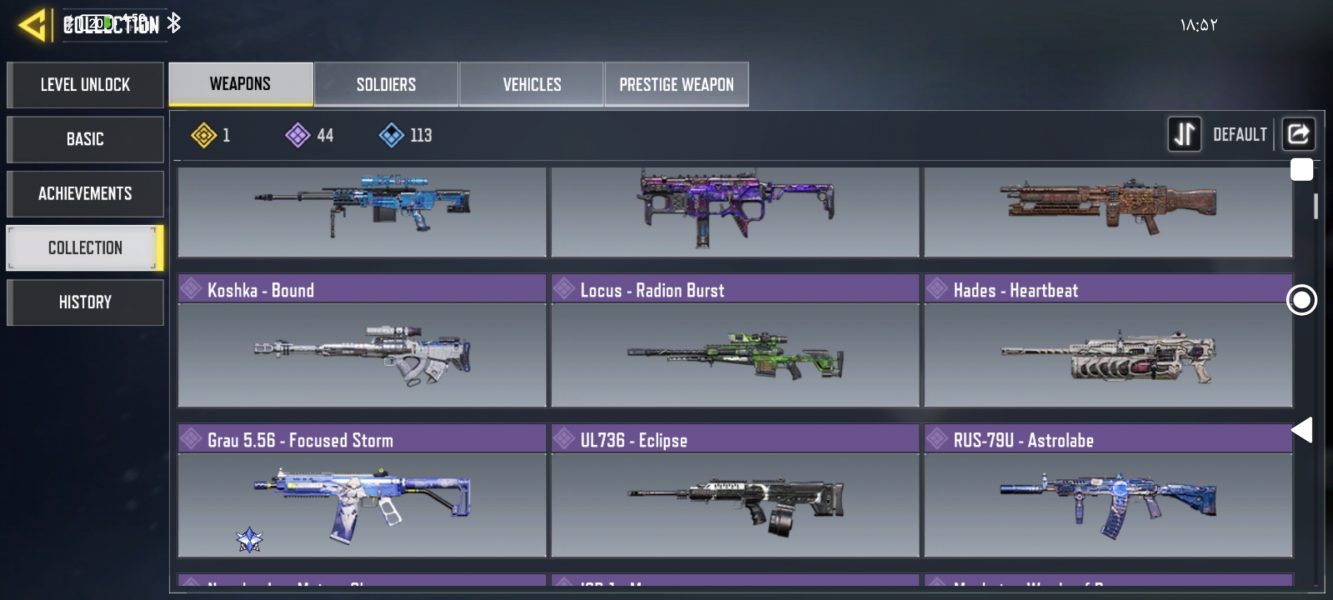Open the History section
1333x600 pixels.
pos(85,302)
